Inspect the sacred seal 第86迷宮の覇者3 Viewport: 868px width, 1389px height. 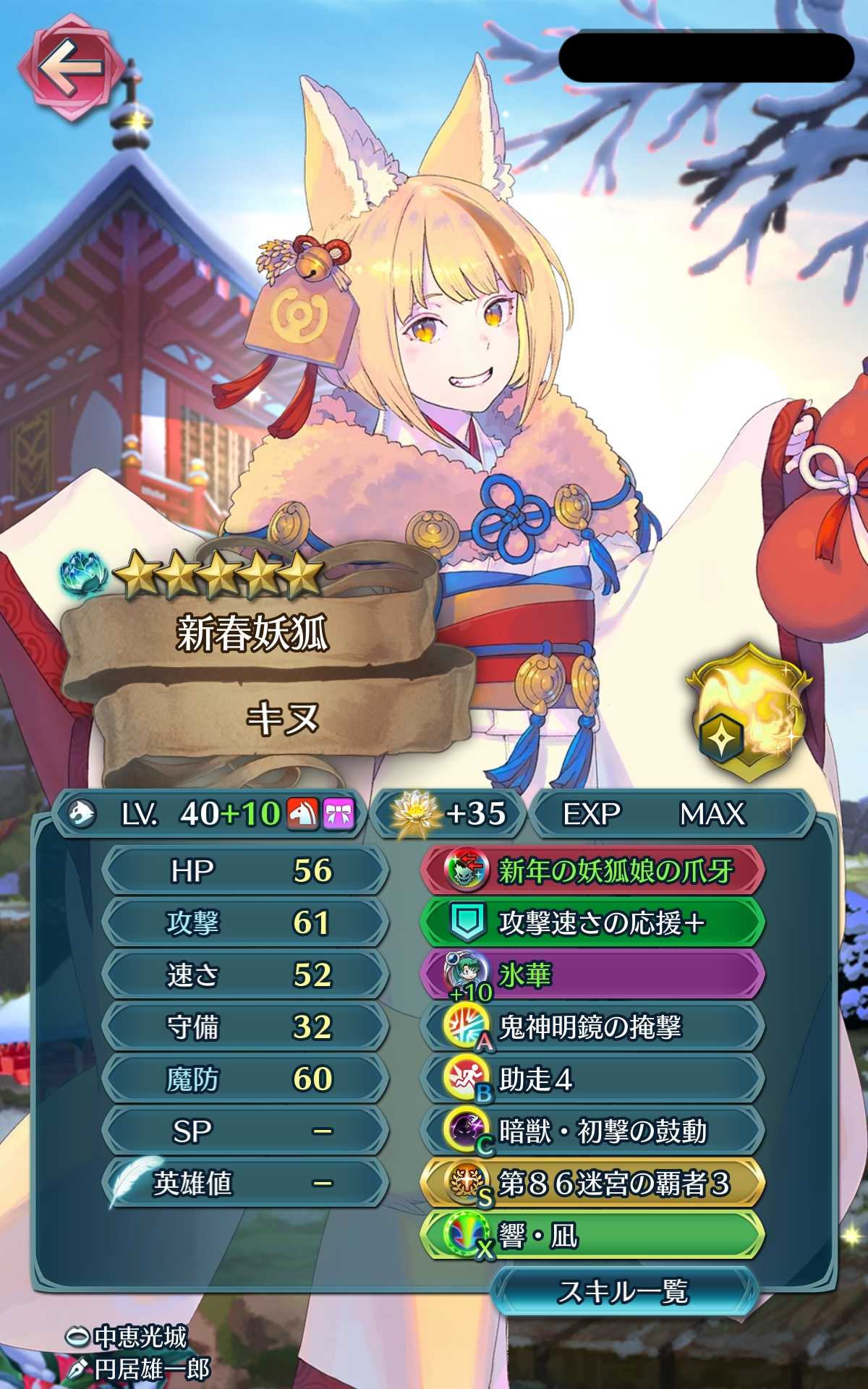click(592, 1184)
